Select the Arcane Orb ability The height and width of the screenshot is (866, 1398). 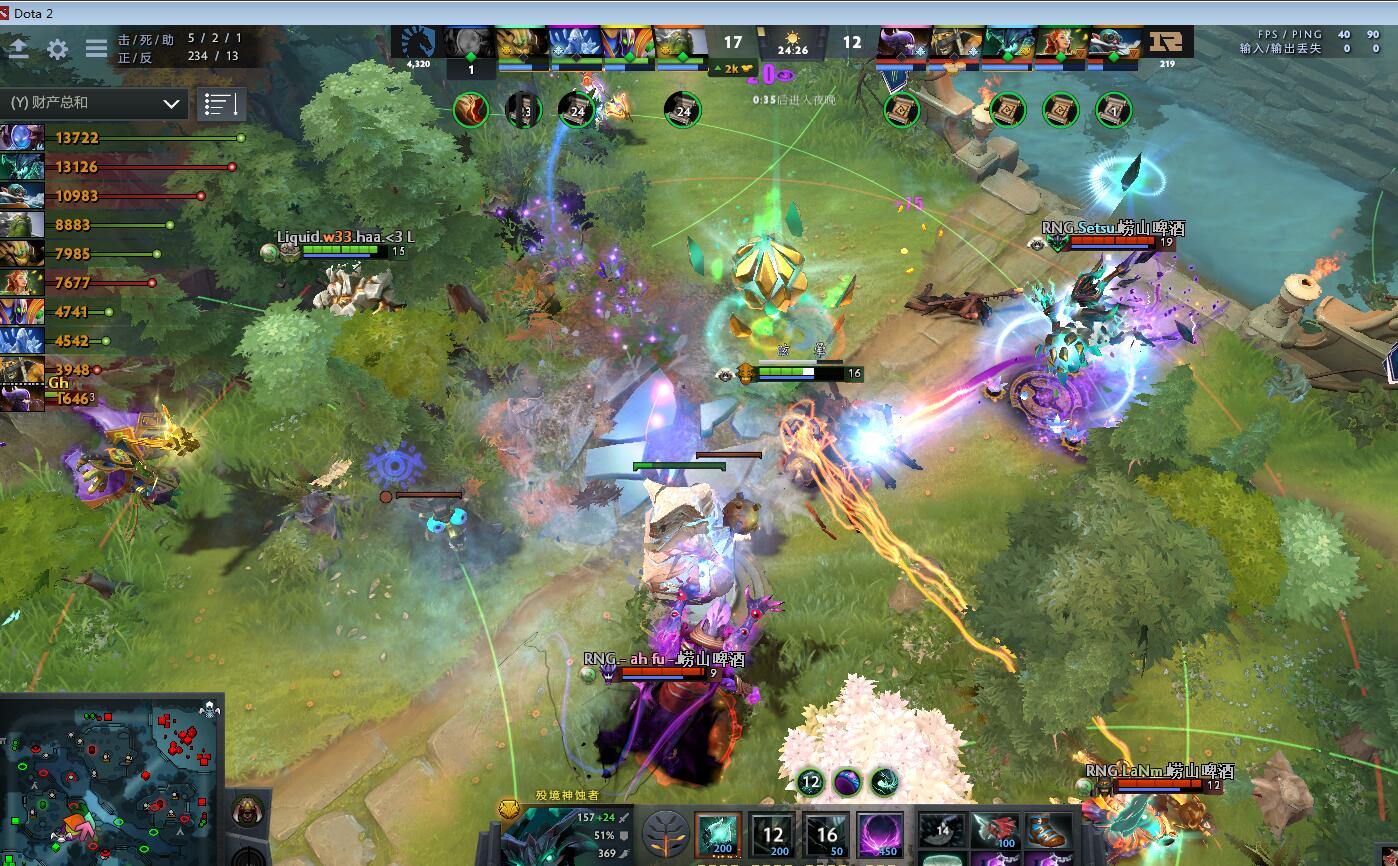click(x=718, y=835)
